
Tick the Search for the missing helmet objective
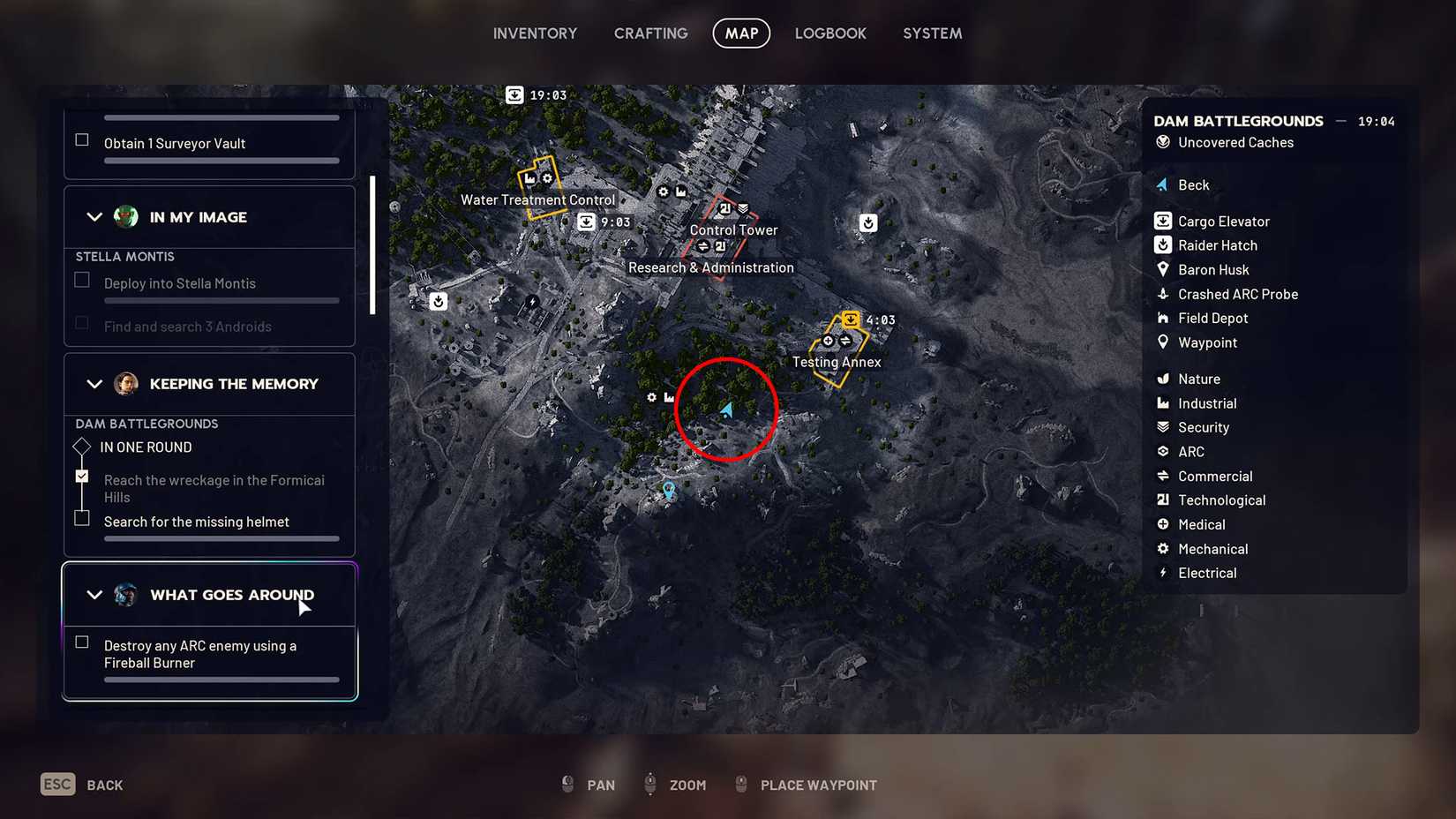click(x=81, y=518)
